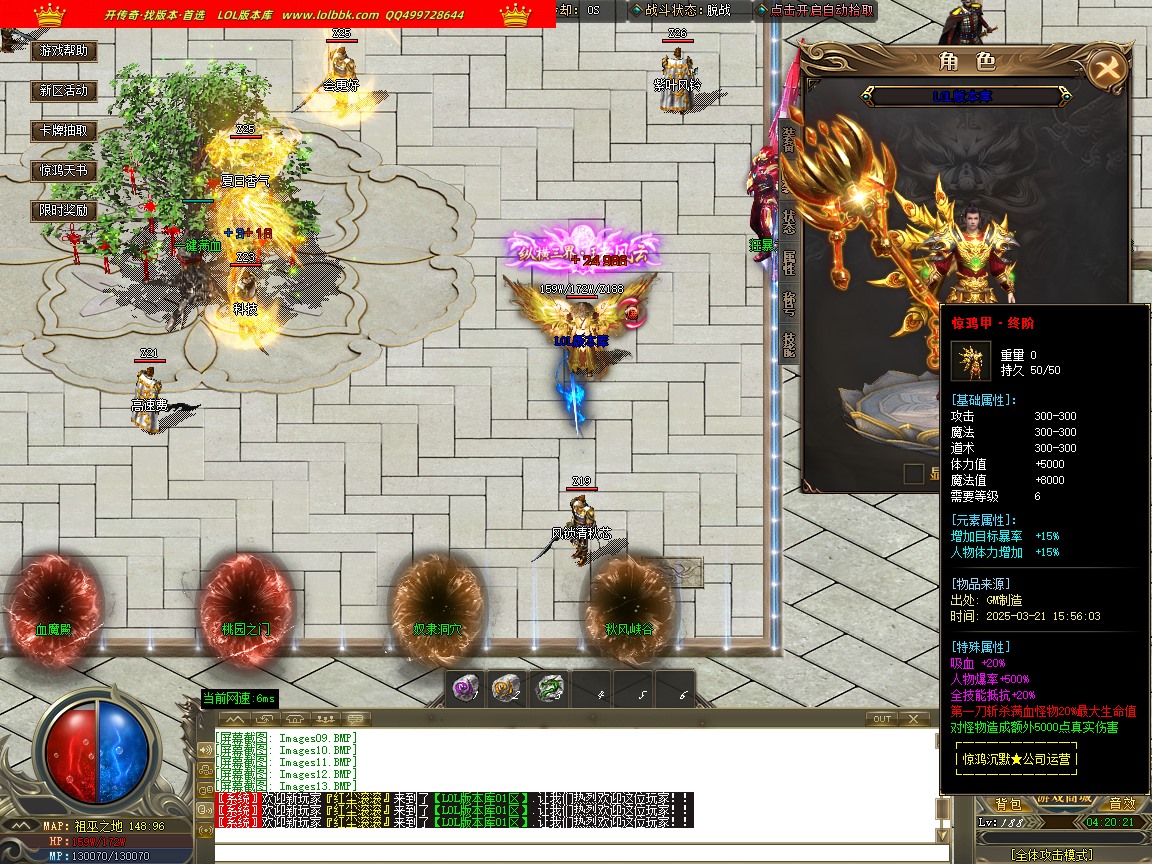
Task: Open the 新区活动 new server events
Action: pos(64,90)
